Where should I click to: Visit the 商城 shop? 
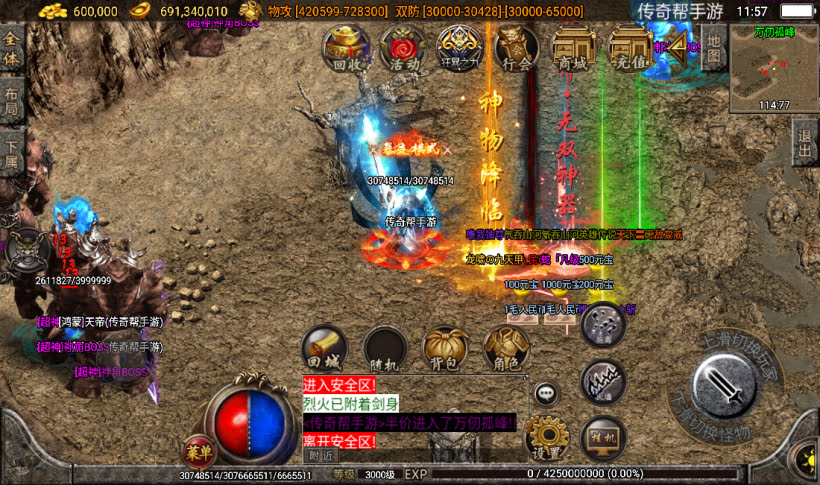coord(573,48)
